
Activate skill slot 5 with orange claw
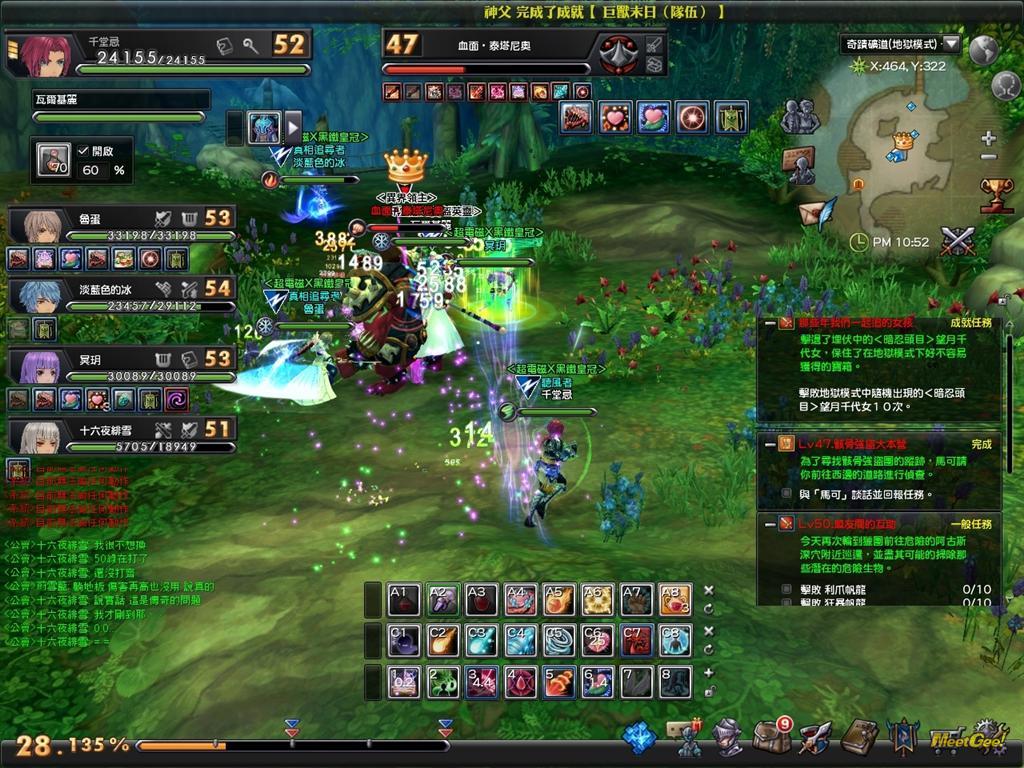[558, 682]
